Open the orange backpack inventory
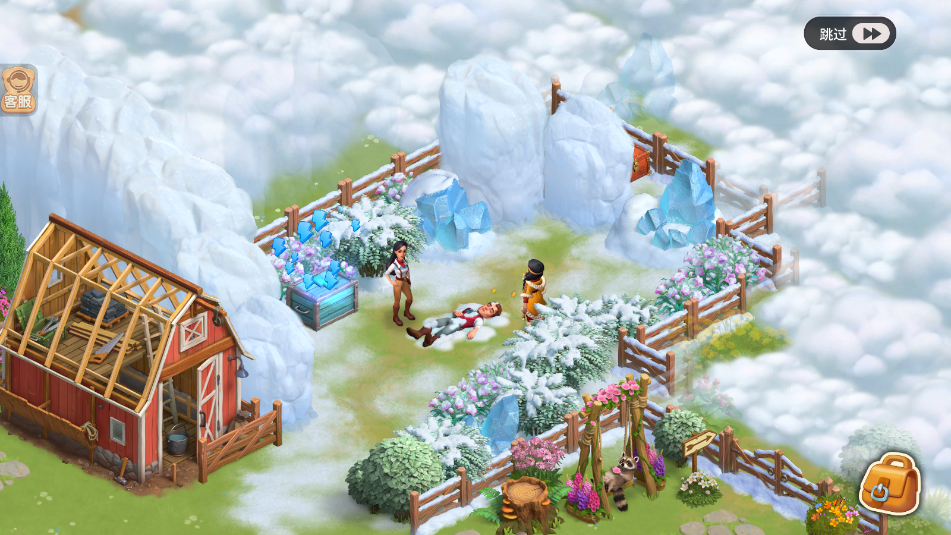 tap(889, 484)
